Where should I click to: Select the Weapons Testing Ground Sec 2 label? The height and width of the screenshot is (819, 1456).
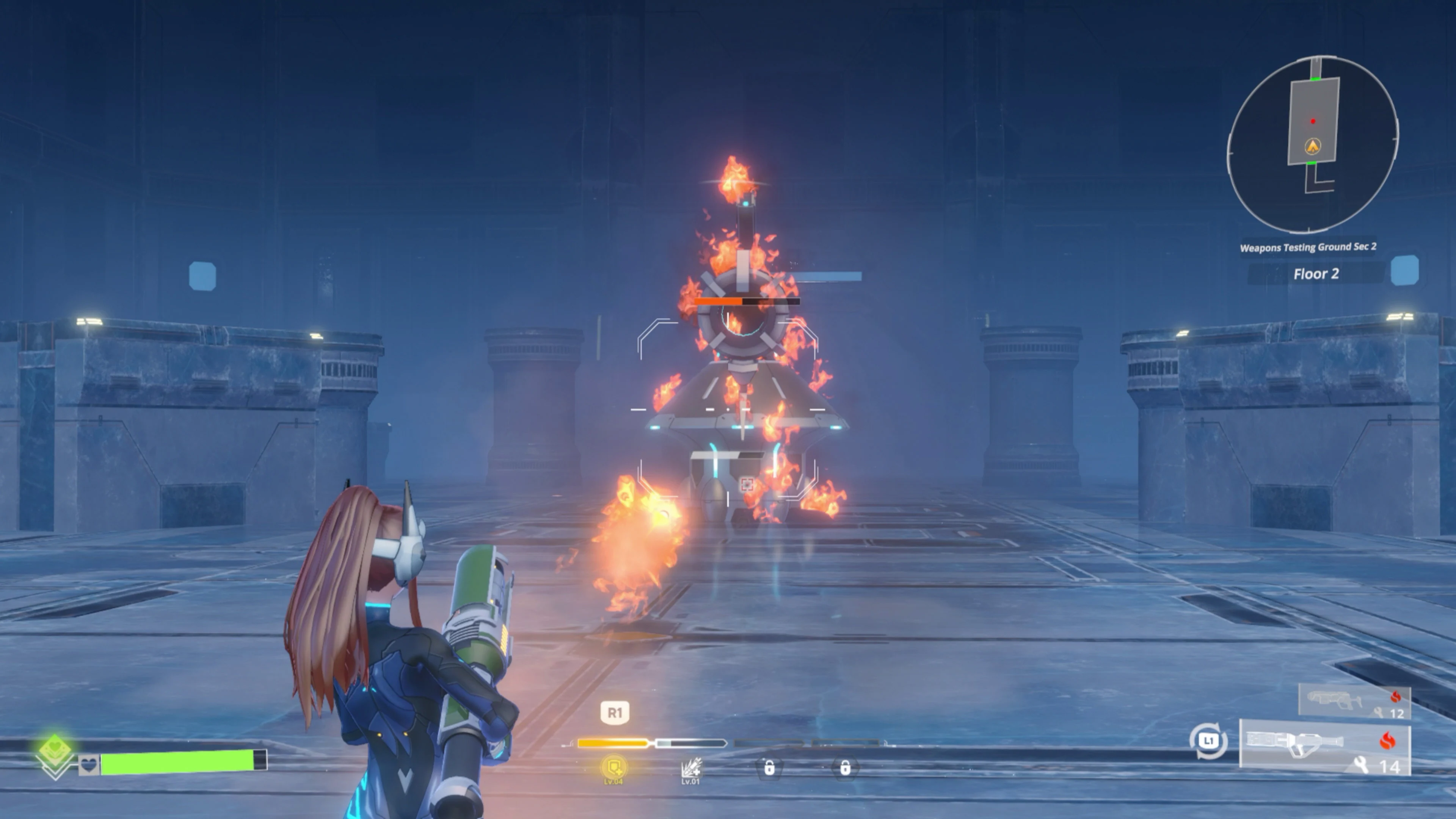click(x=1309, y=247)
